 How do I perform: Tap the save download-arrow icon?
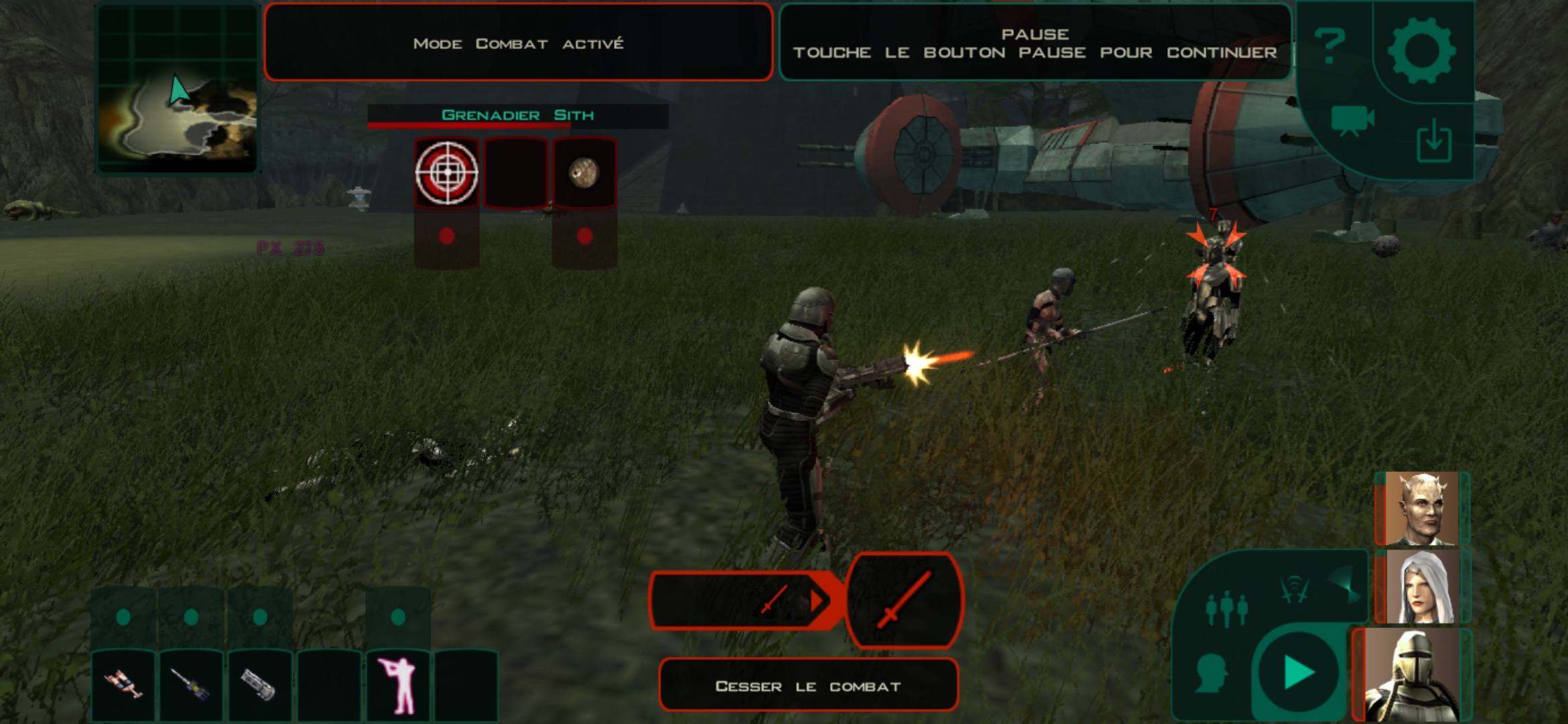1434,141
